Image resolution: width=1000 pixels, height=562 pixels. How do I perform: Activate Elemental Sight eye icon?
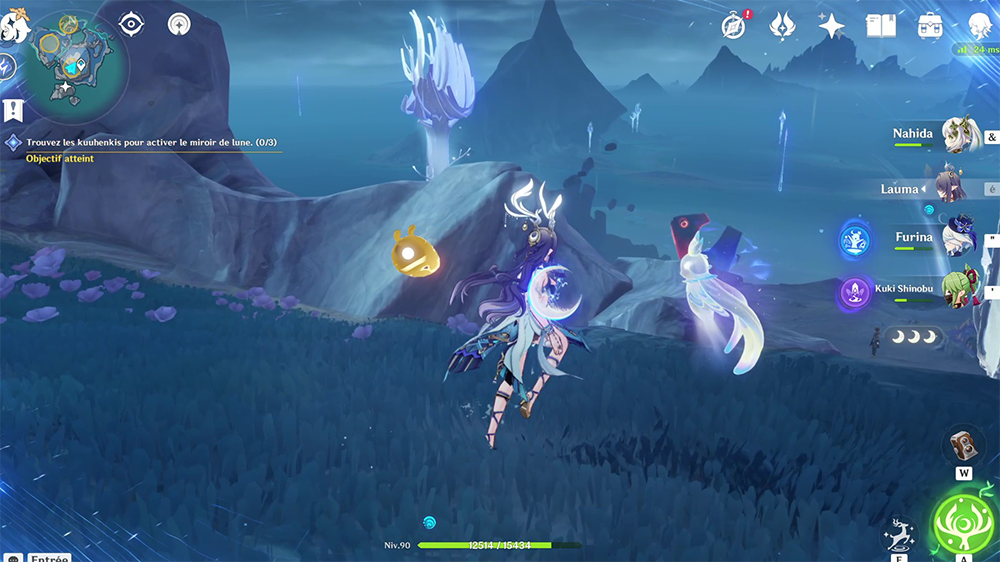(131, 24)
